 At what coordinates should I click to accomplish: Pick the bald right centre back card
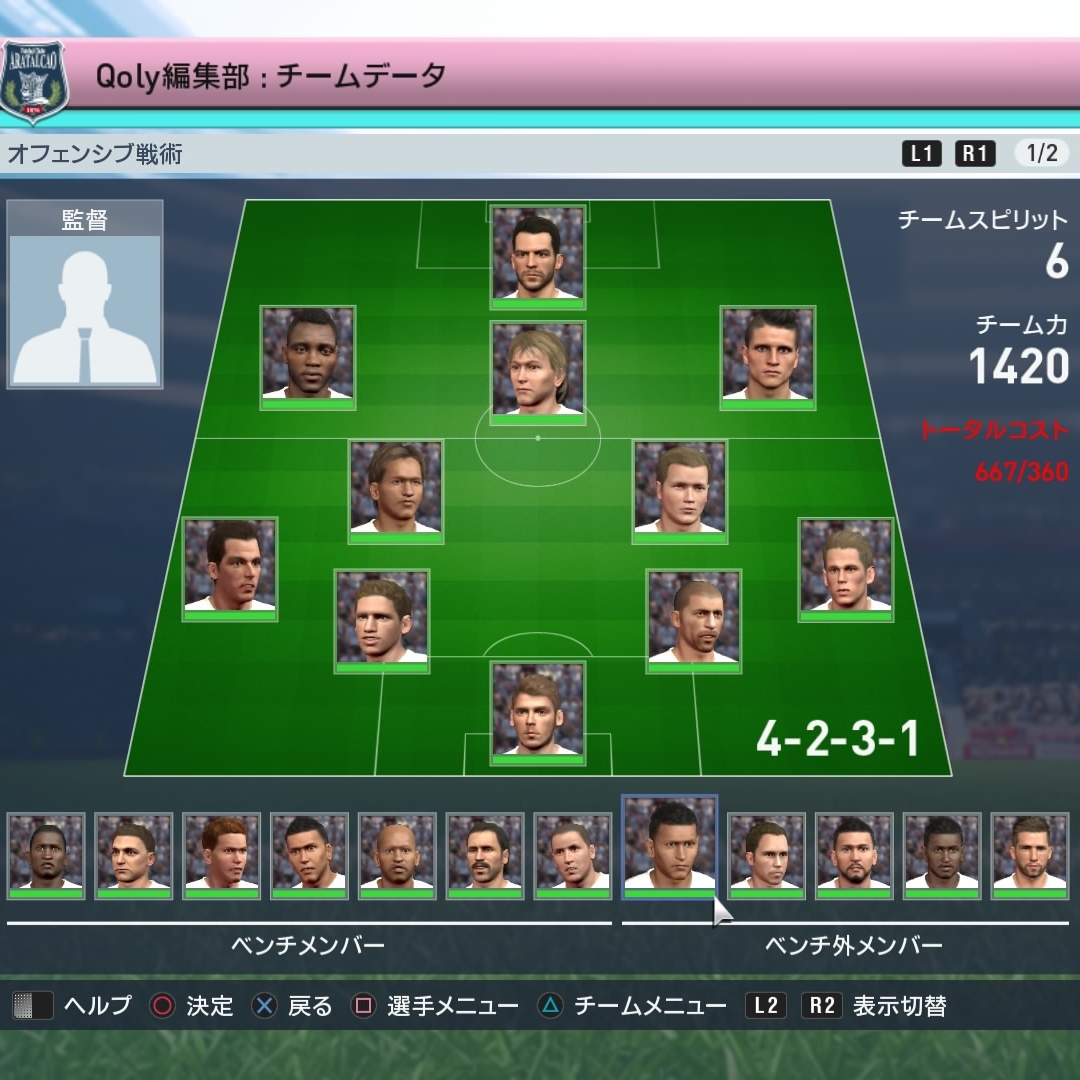click(693, 621)
